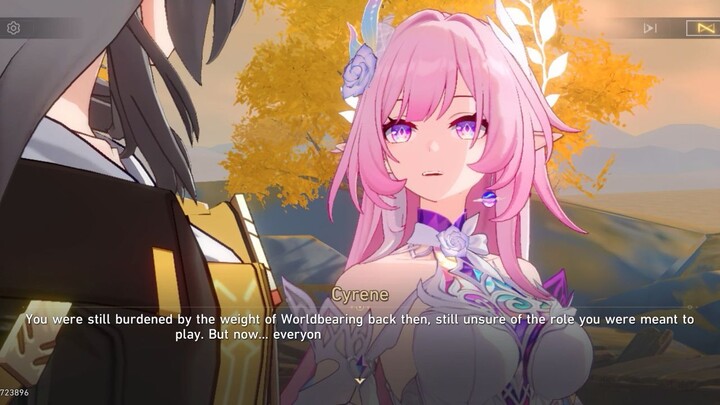Open the gear settings icon
Viewport: 720px width, 405px height.
click(13, 28)
